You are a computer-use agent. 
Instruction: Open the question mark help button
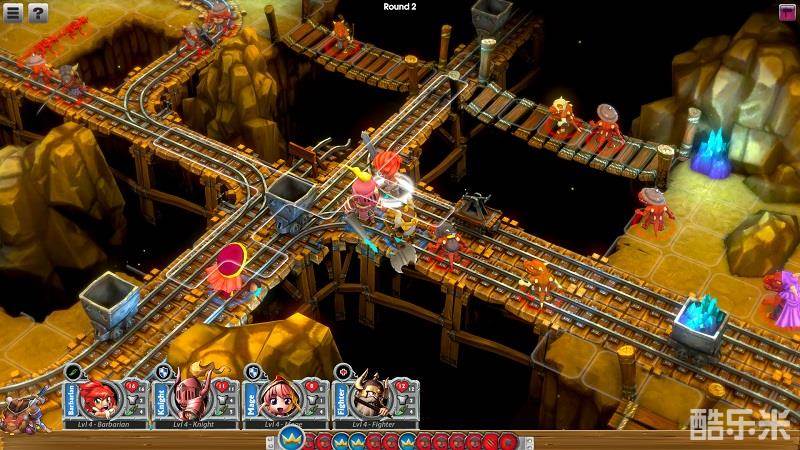37,13
